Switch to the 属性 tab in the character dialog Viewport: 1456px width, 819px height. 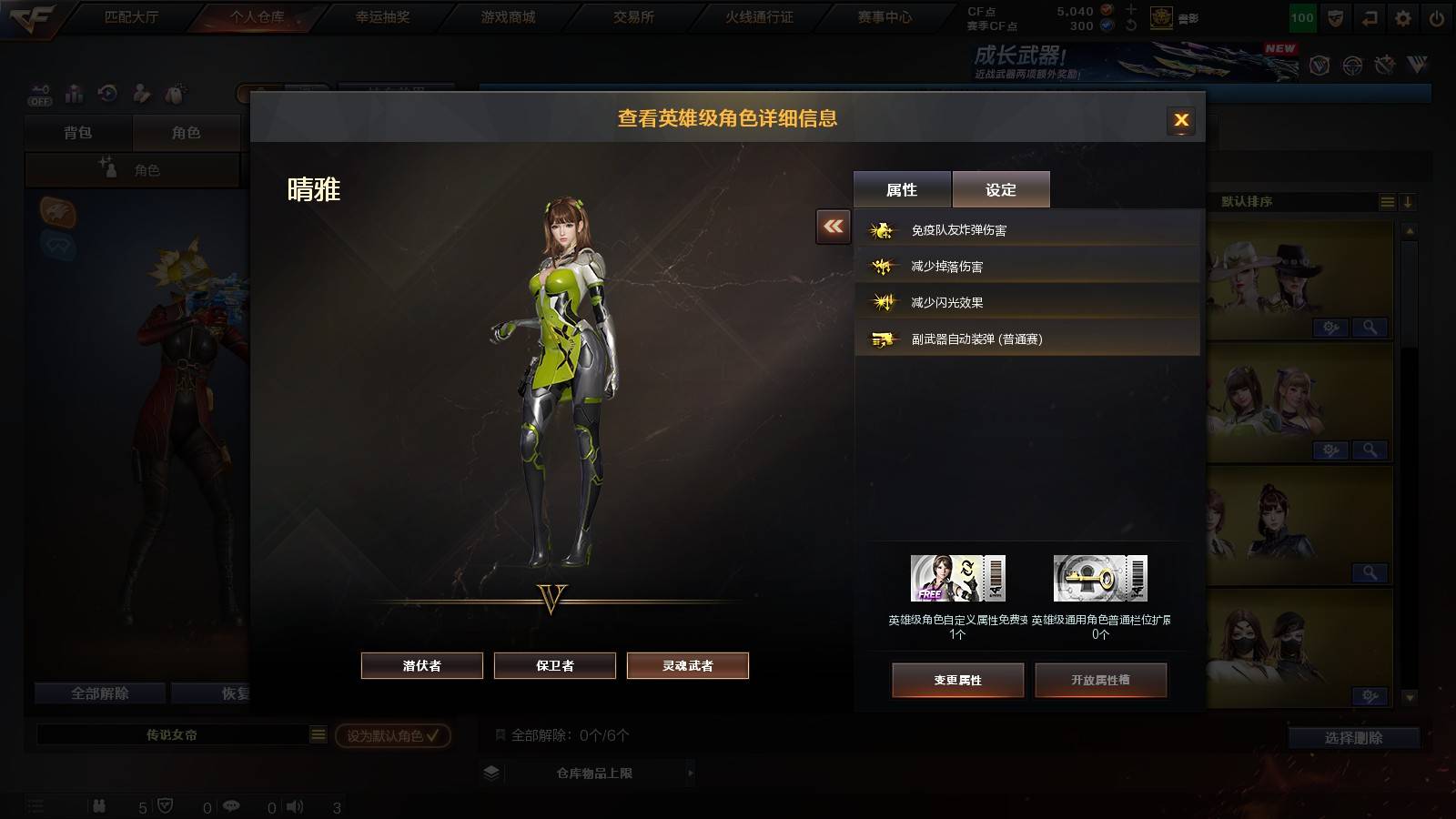900,188
